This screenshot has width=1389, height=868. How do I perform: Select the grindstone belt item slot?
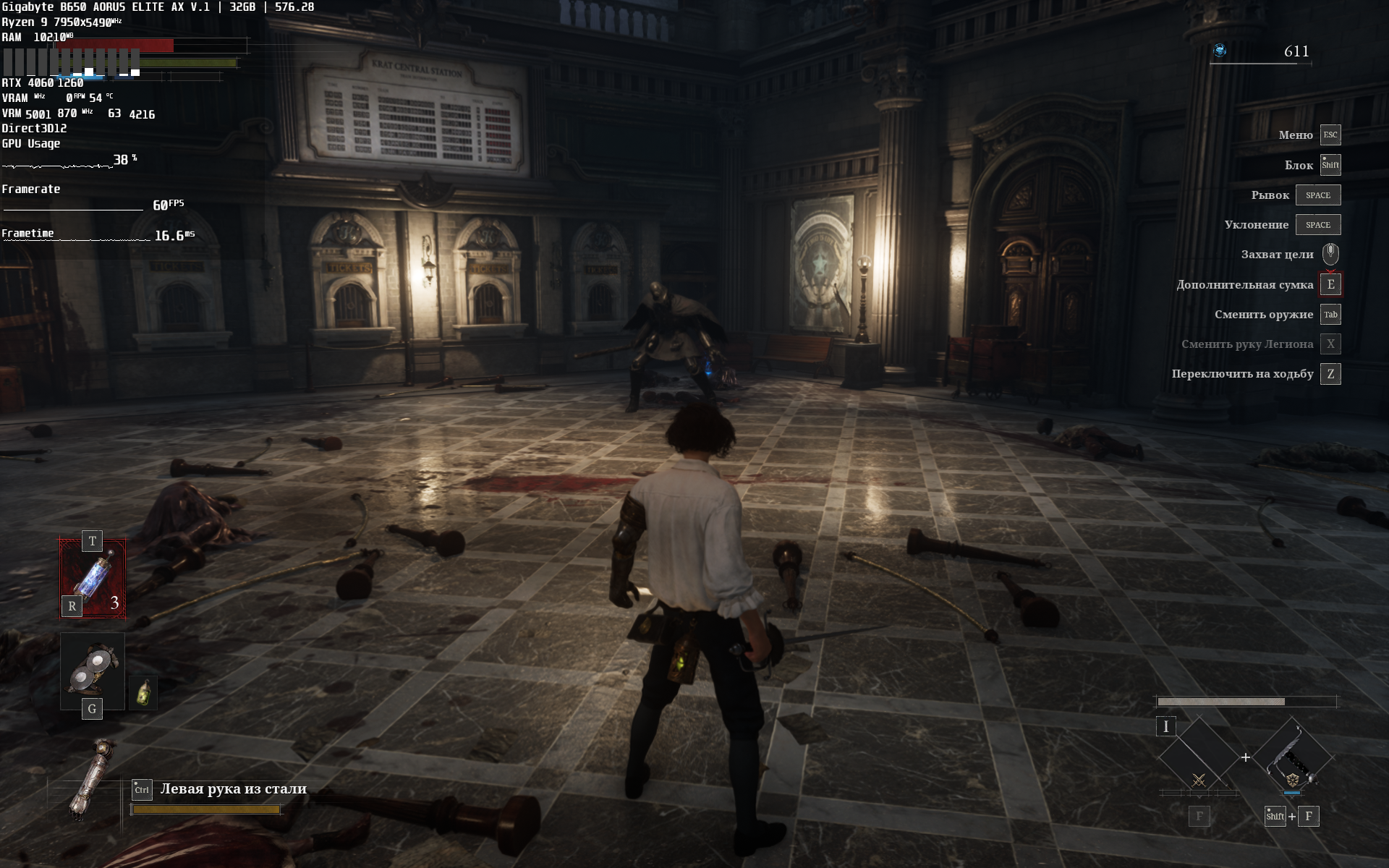[93, 670]
